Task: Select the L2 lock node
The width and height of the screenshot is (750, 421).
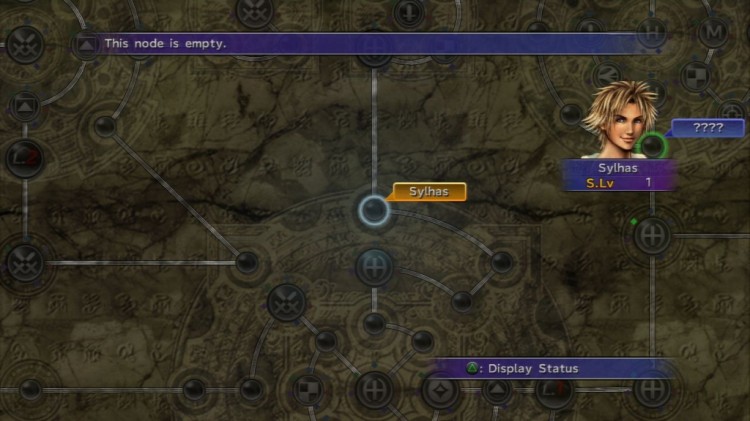Action: pos(24,156)
